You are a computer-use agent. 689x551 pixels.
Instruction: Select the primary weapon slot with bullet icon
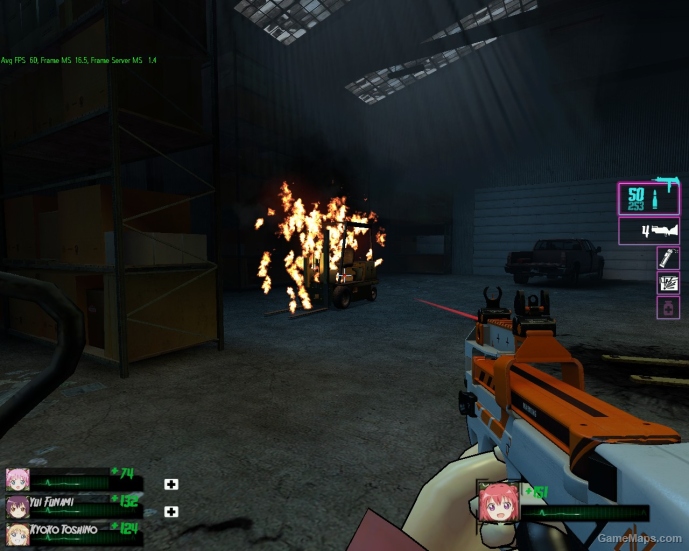(649, 199)
